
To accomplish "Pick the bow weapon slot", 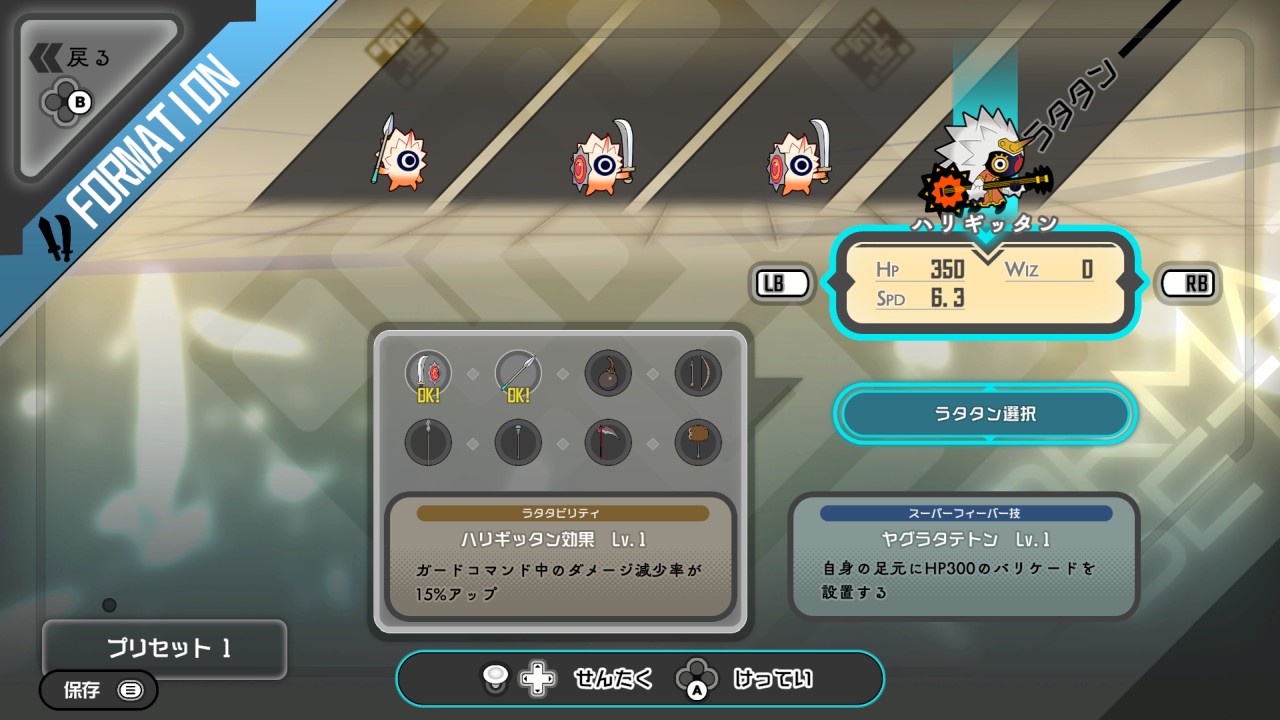I will coord(698,373).
